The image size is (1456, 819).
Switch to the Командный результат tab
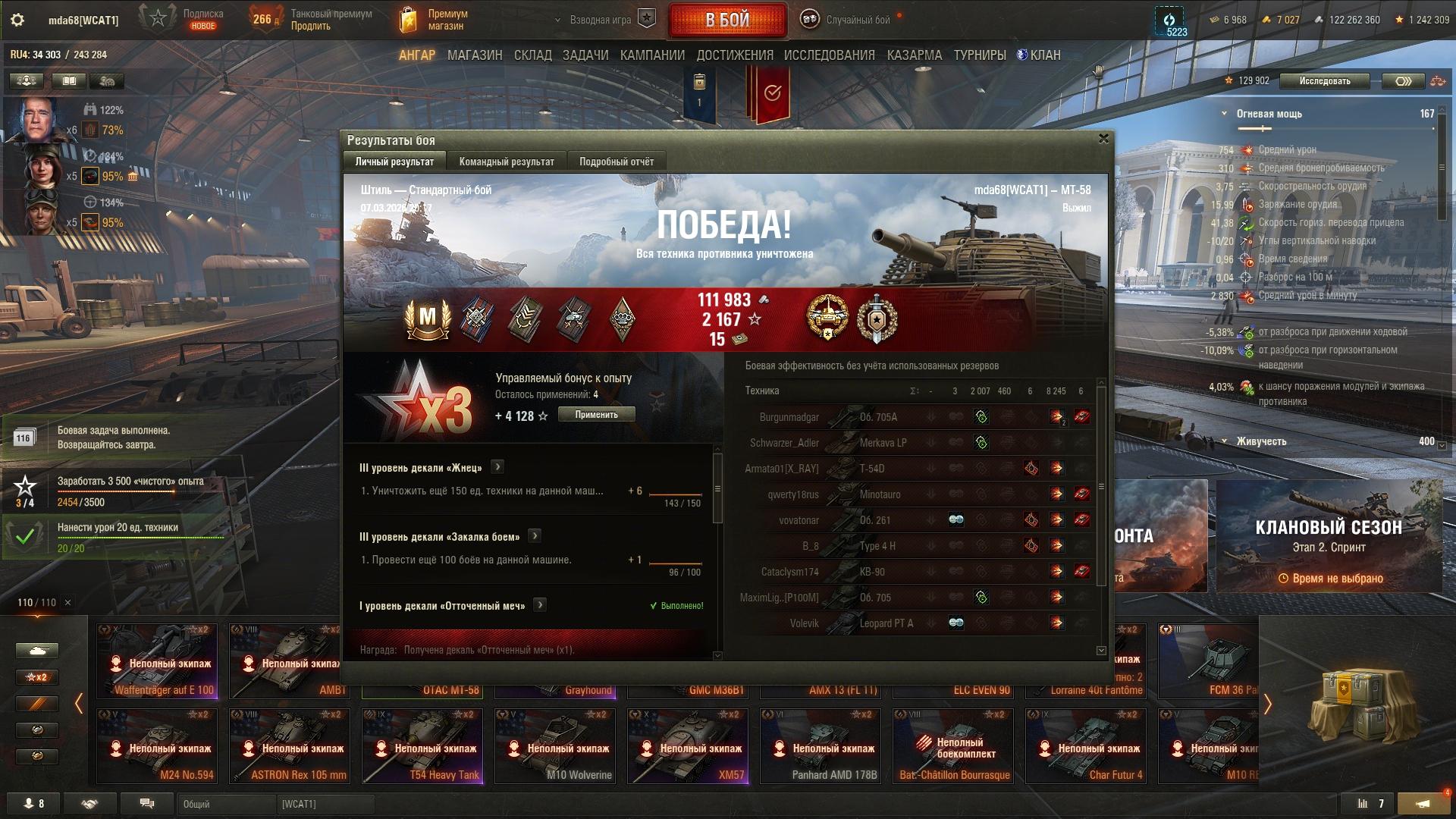coord(507,162)
